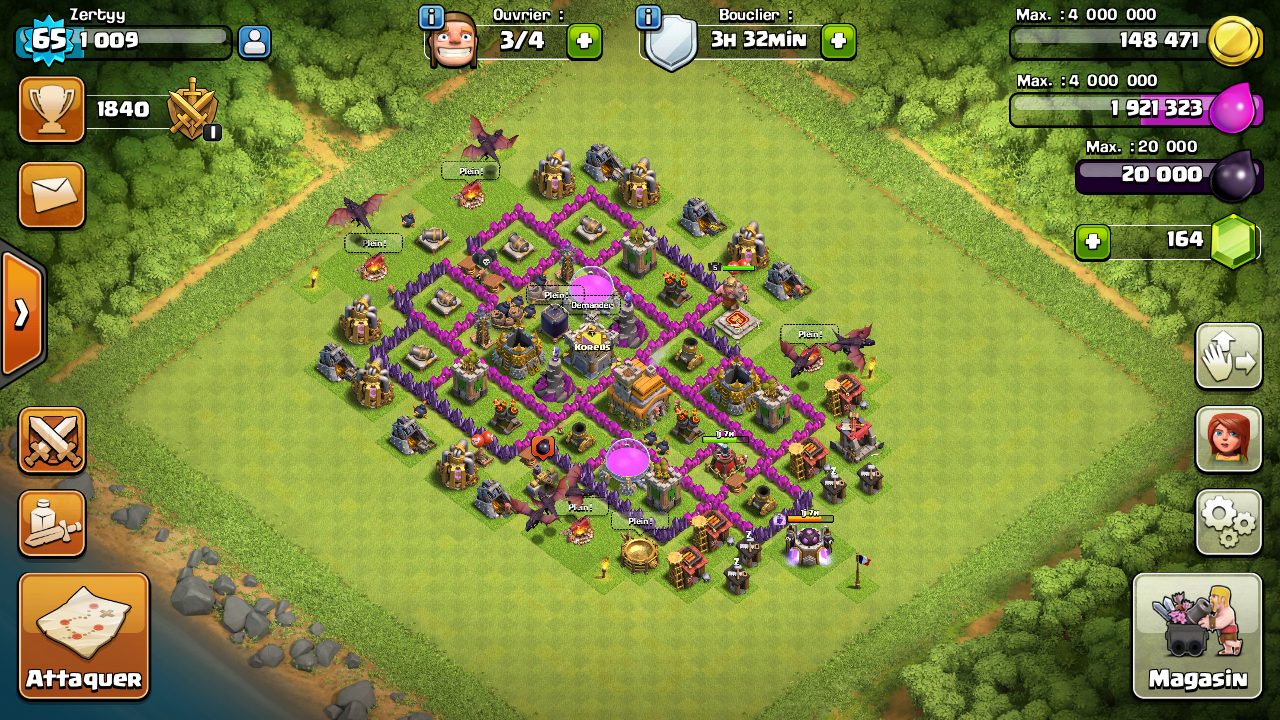1280x720 pixels.
Task: Activate the layout editor hand button
Action: tap(1228, 356)
